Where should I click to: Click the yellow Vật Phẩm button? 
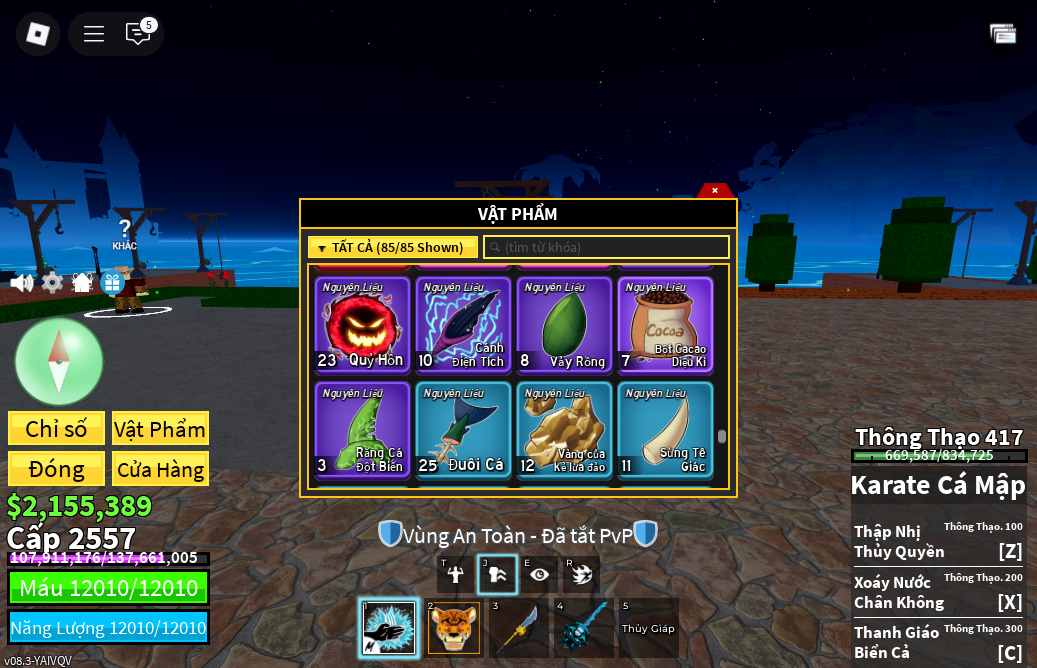click(x=160, y=429)
